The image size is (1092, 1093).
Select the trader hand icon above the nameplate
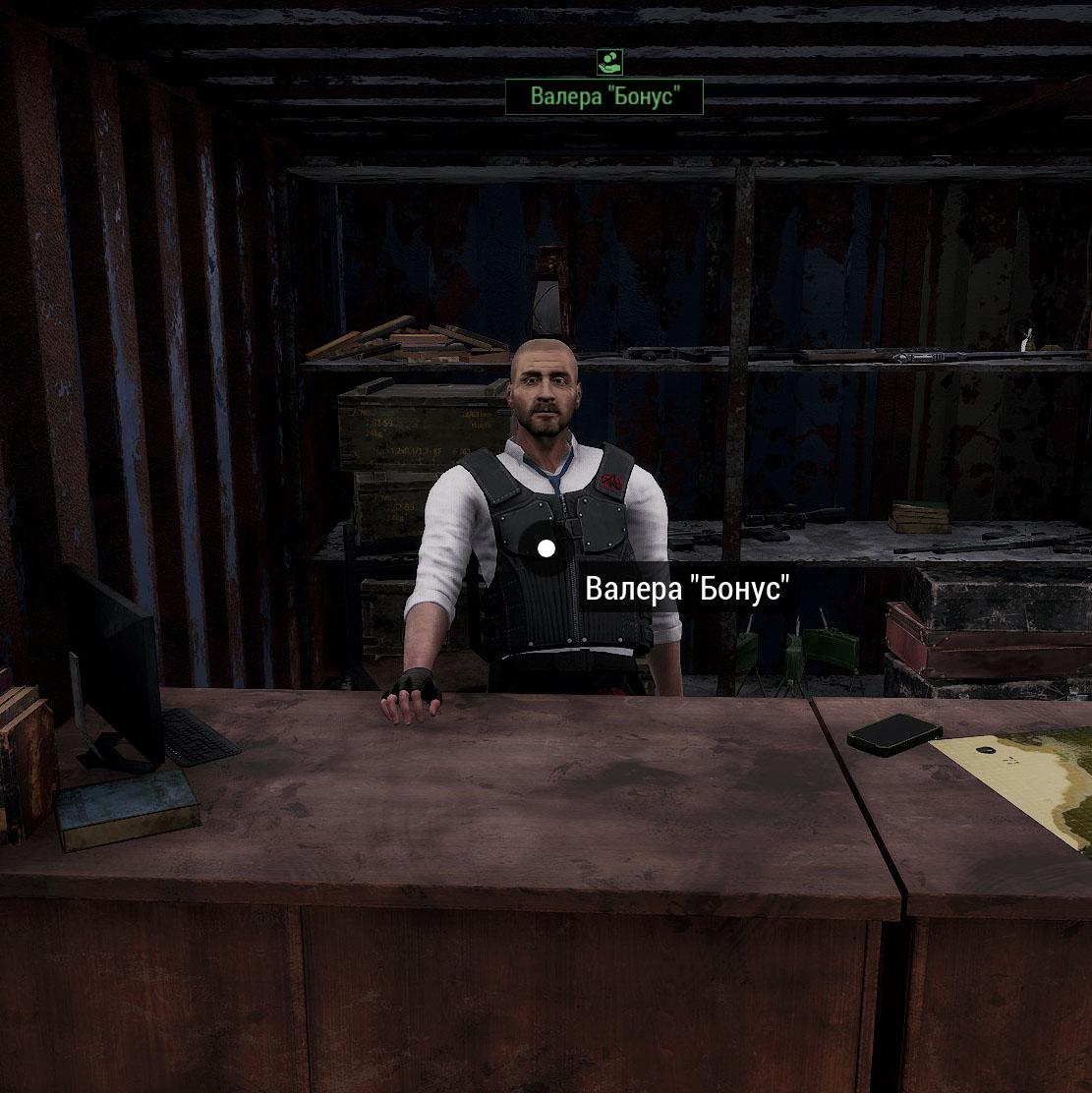609,63
